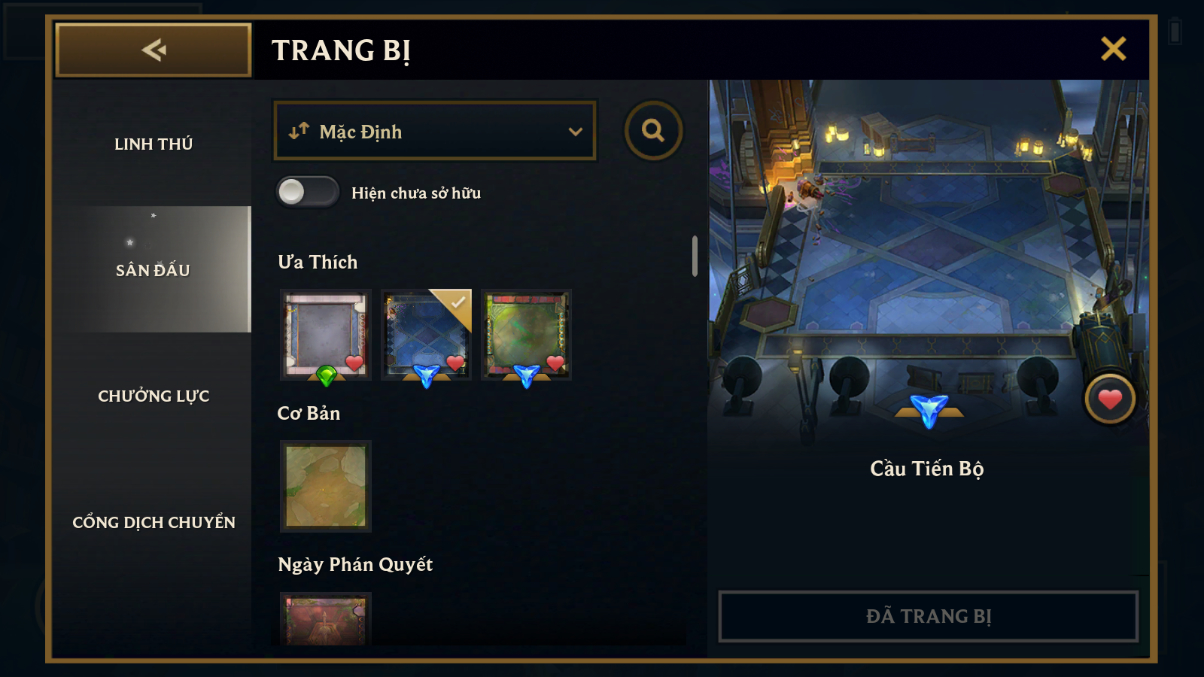The width and height of the screenshot is (1204, 677).
Task: Open the Chưởng Lực tab
Action: [x=153, y=396]
